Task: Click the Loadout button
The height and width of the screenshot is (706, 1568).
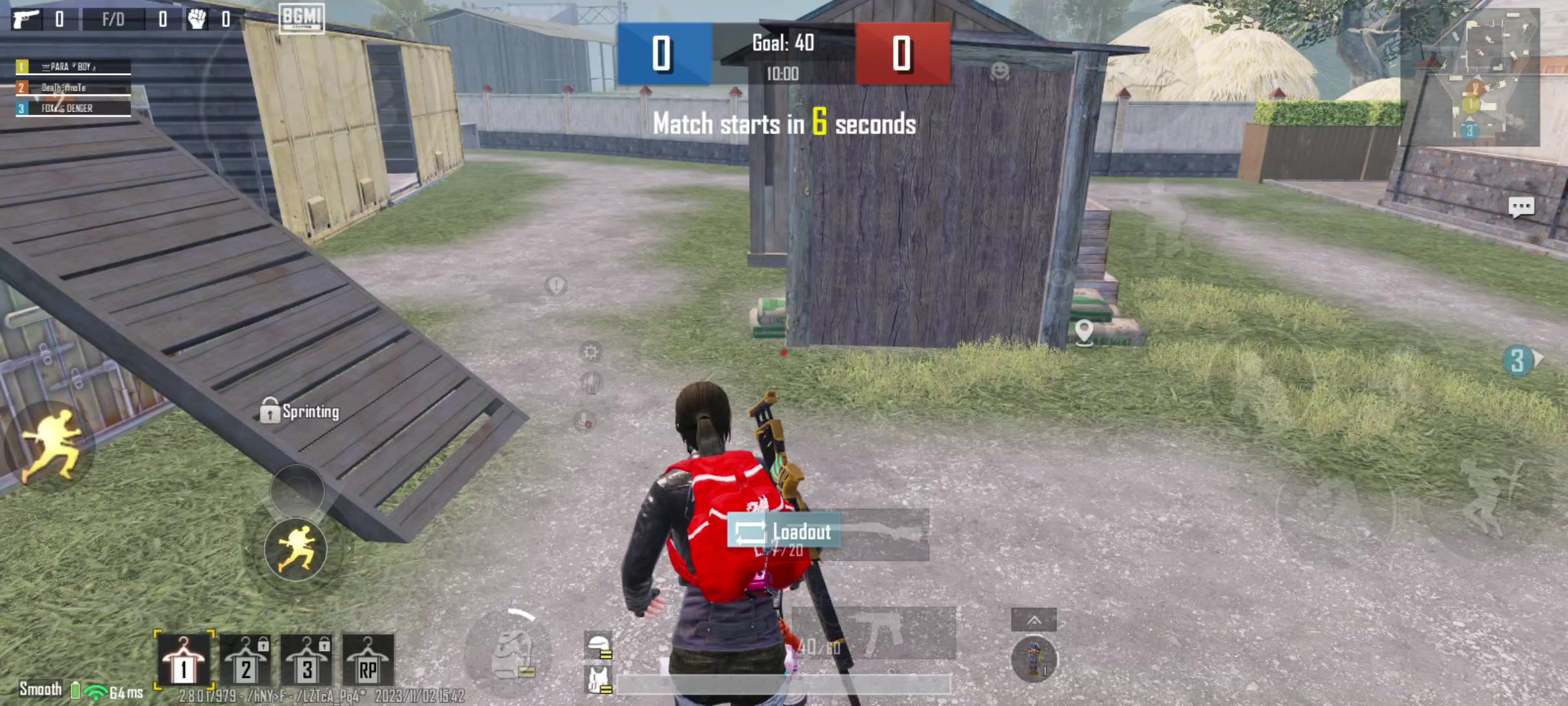Action: pos(783,532)
